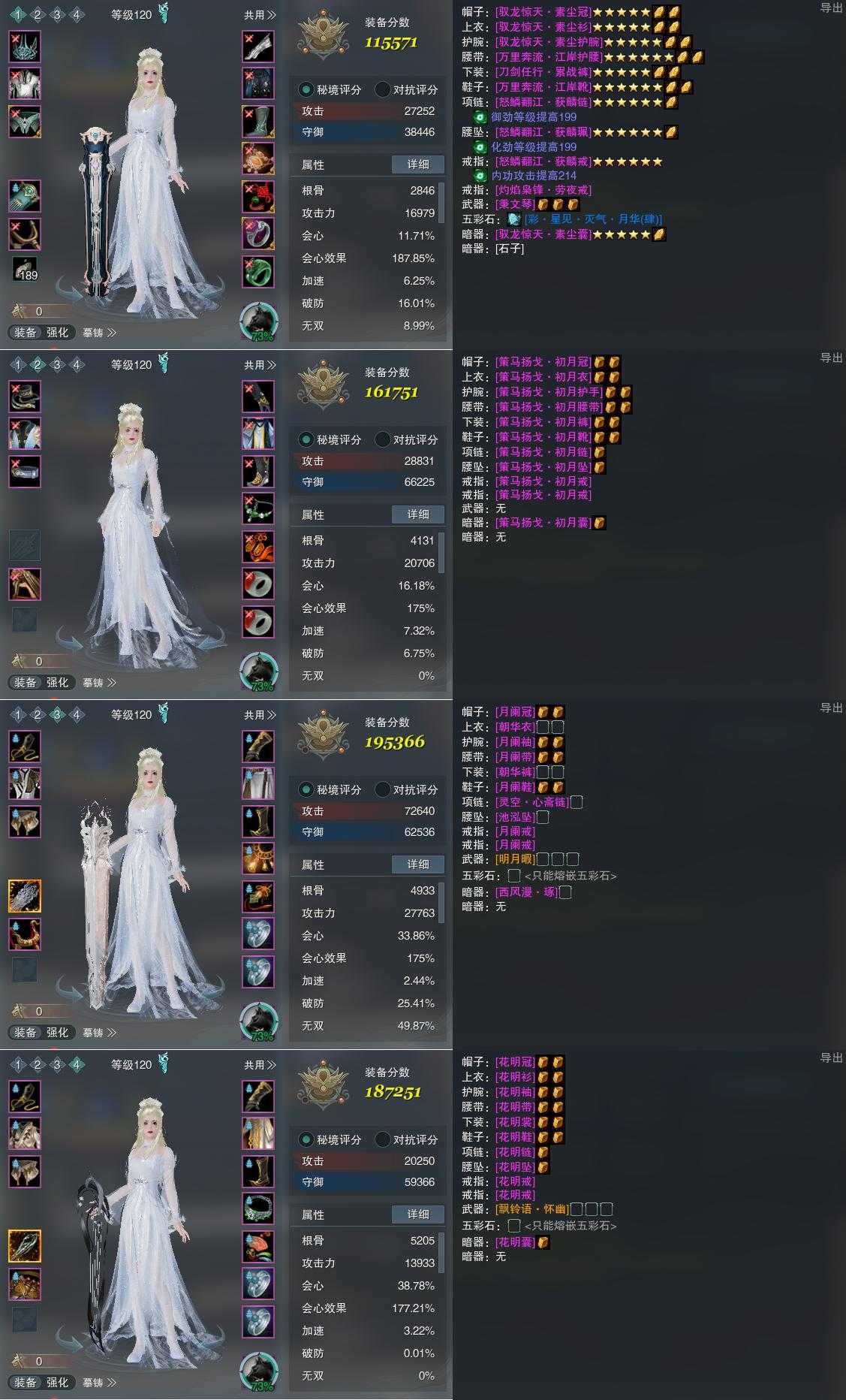Click 导出 beside the 驭龙惊天 gear list

[x=831, y=8]
